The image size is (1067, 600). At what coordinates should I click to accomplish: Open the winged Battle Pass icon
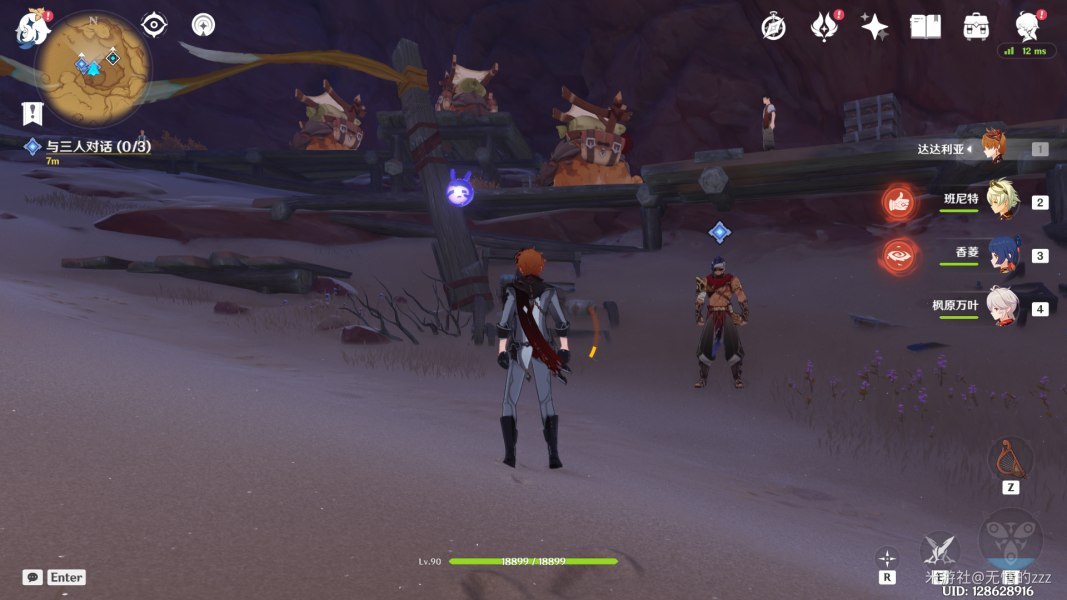click(824, 27)
